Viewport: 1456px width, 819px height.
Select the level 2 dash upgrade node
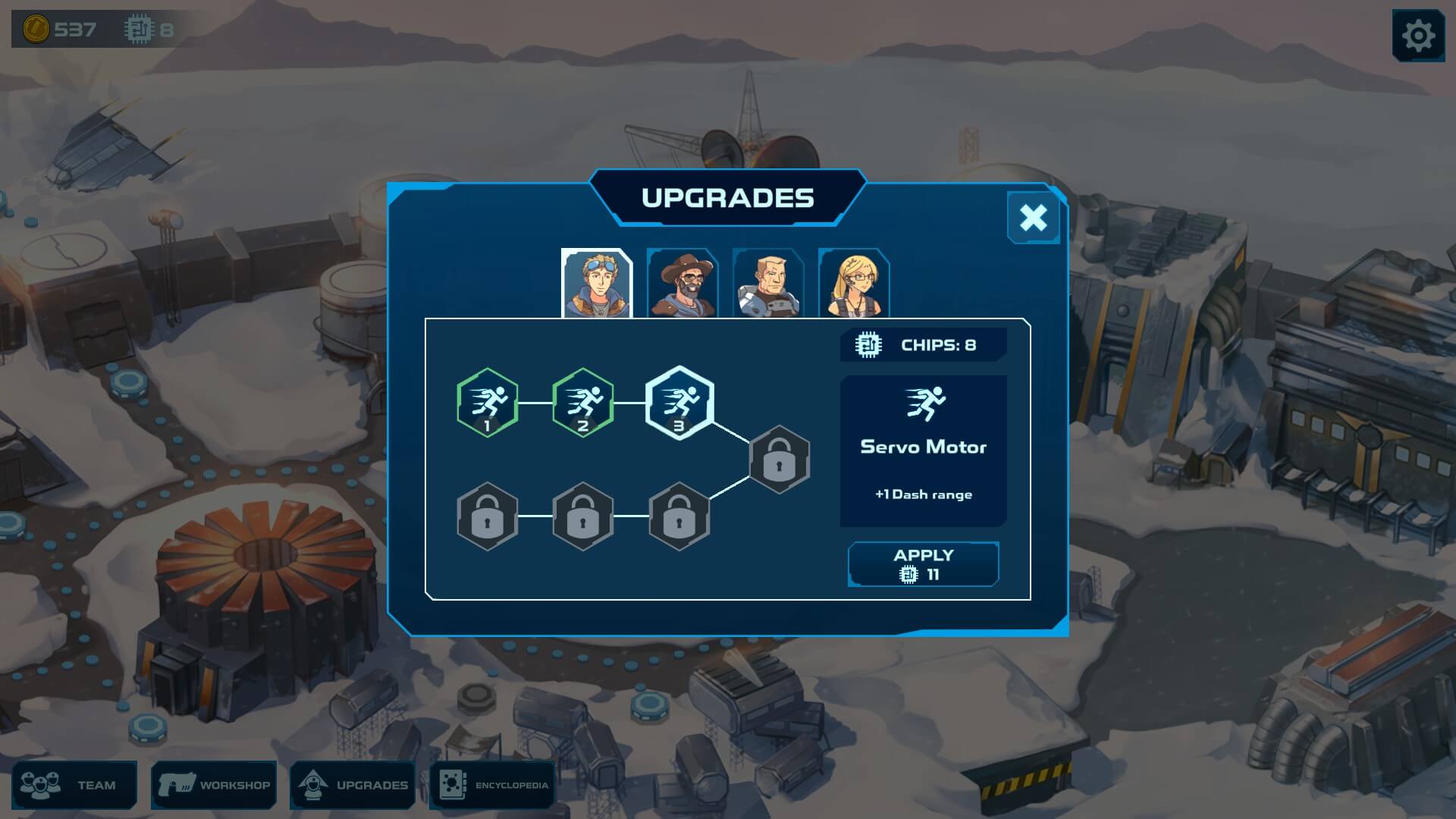click(583, 403)
